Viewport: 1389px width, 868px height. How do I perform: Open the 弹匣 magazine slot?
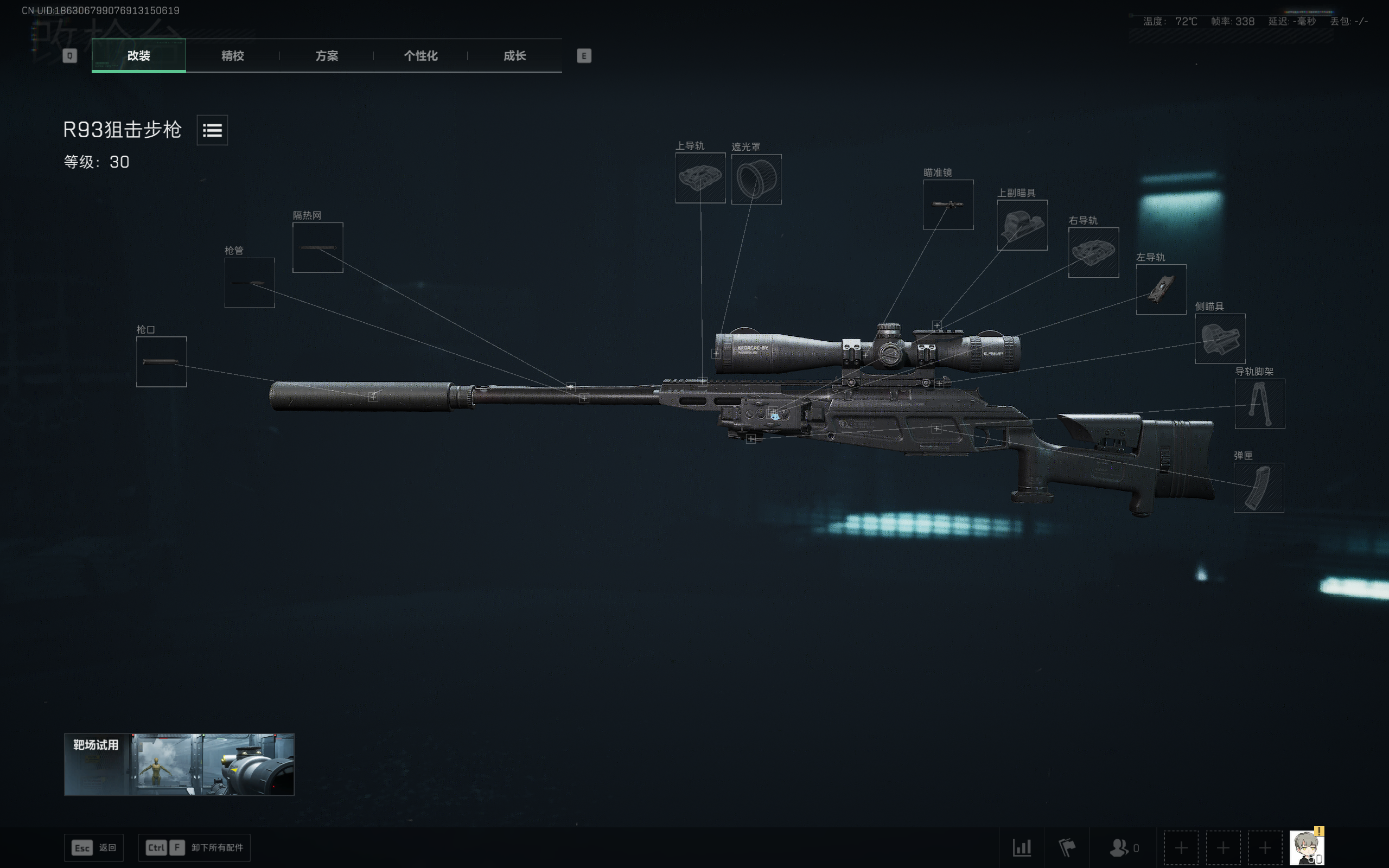(x=1259, y=488)
